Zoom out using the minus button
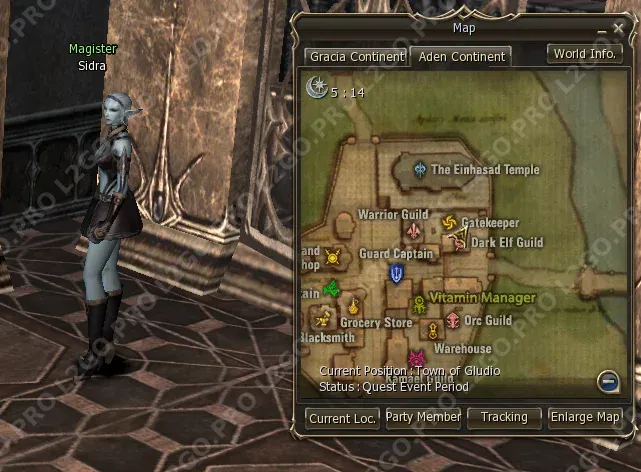The width and height of the screenshot is (641, 472). (607, 380)
